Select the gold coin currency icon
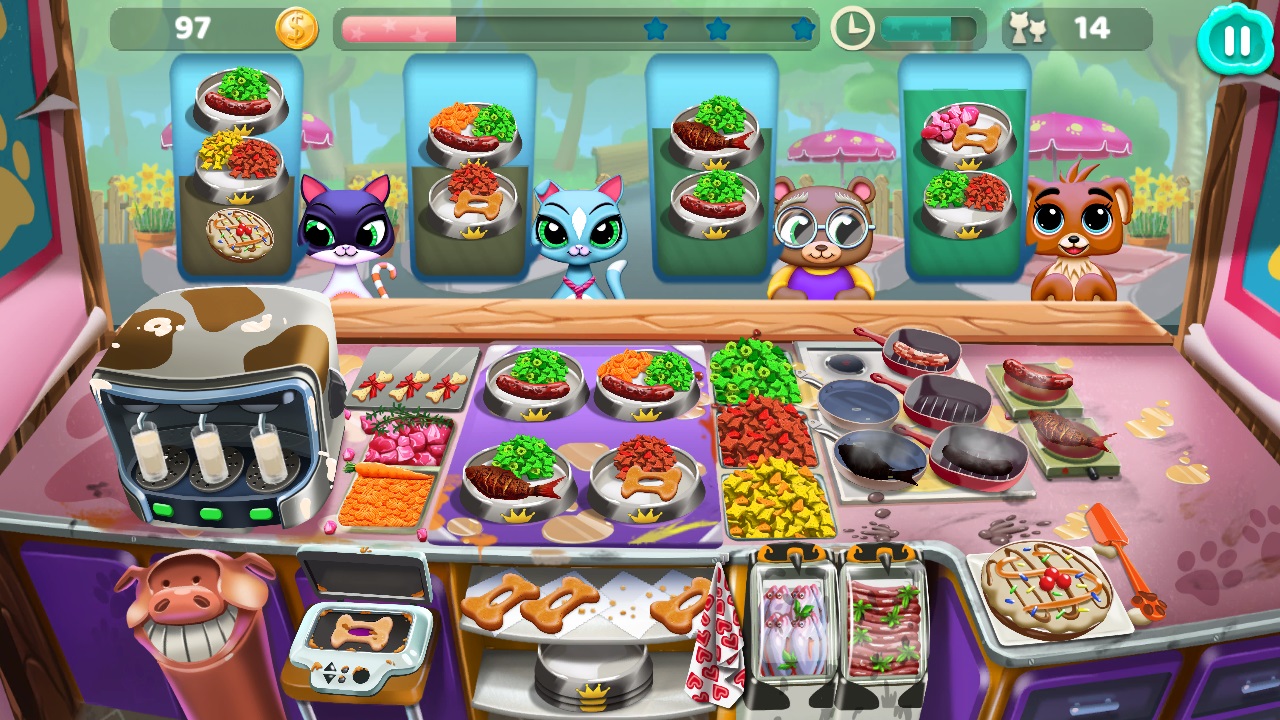The height and width of the screenshot is (720, 1280). (x=295, y=27)
